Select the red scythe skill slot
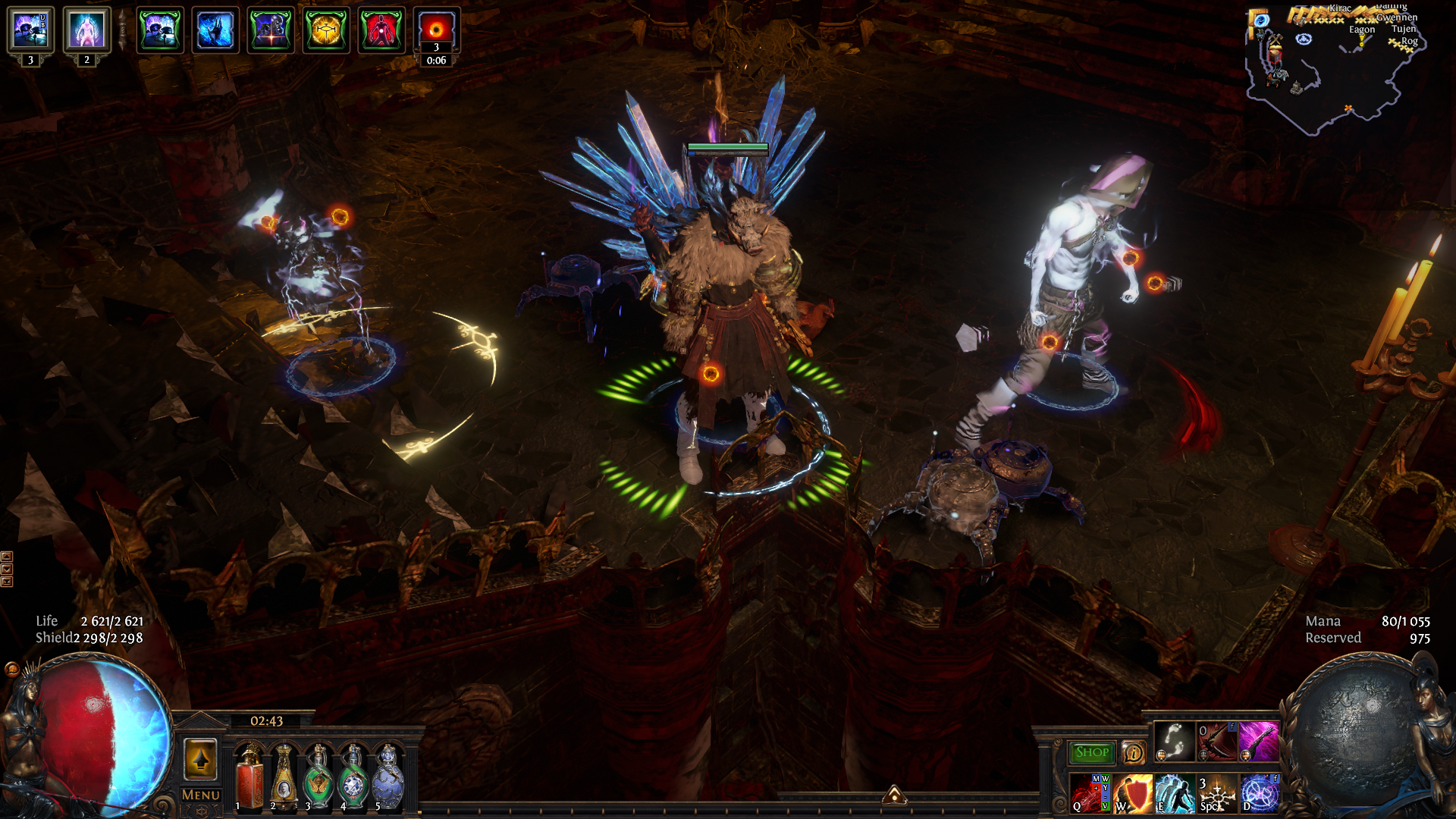The height and width of the screenshot is (819, 1456). (x=1216, y=741)
